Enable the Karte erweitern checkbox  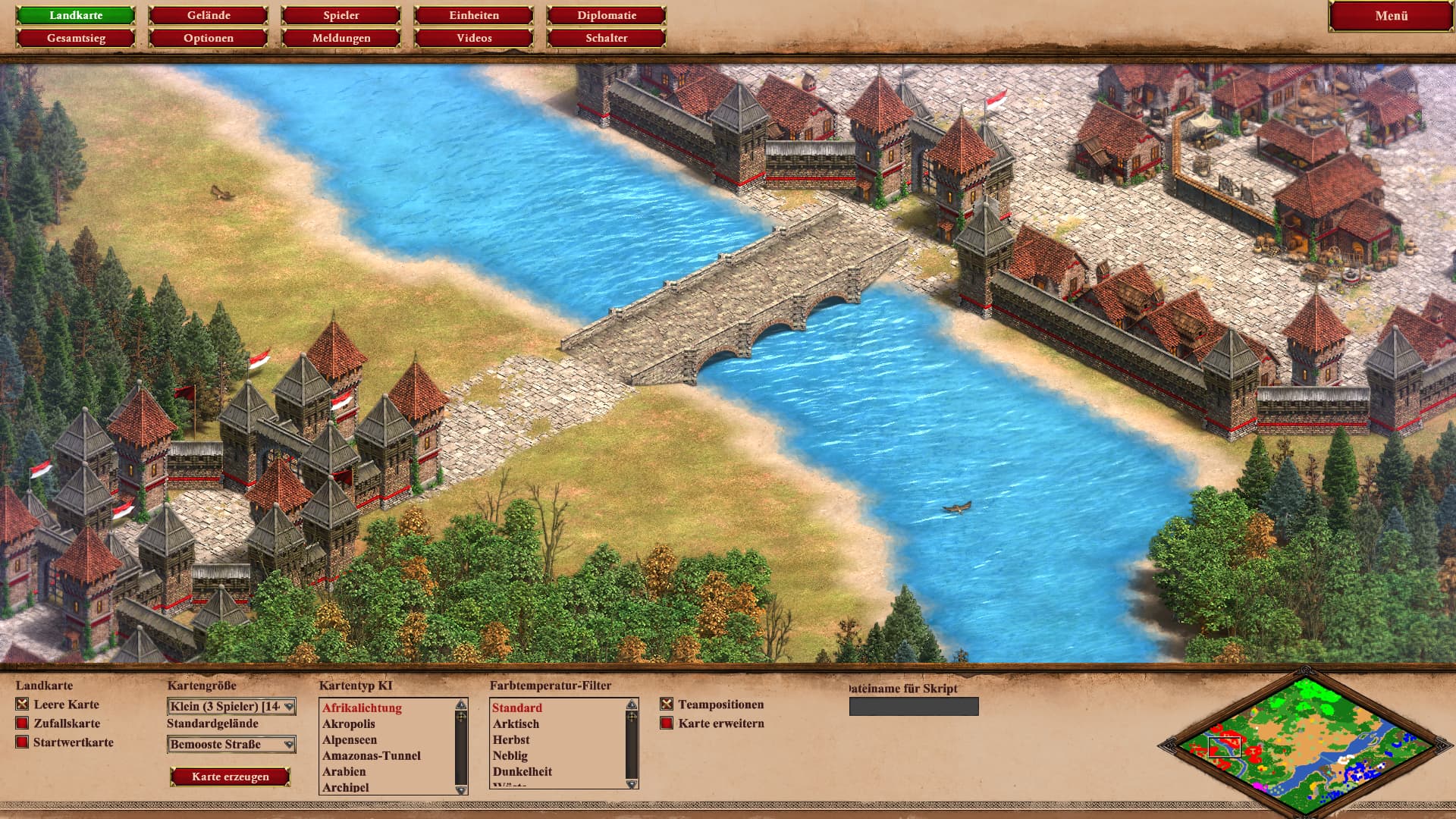(x=667, y=723)
